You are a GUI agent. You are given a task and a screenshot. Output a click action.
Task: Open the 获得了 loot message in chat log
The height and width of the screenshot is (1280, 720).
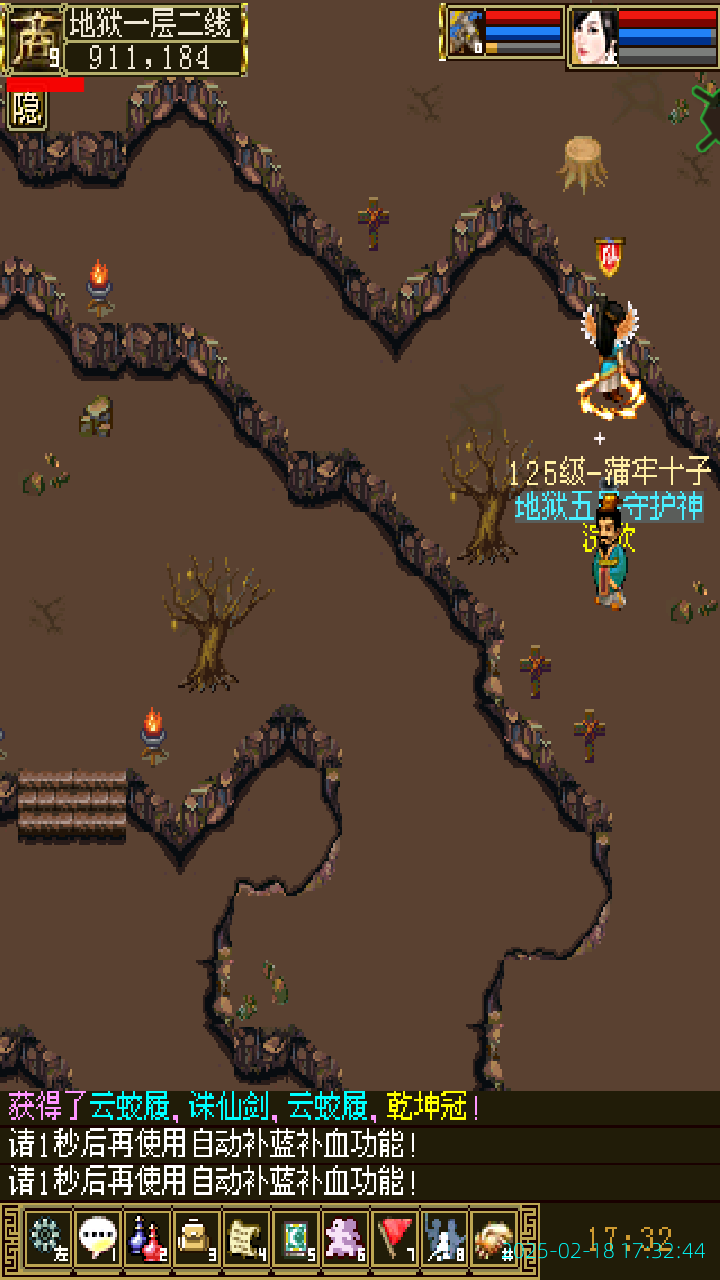point(245,1108)
